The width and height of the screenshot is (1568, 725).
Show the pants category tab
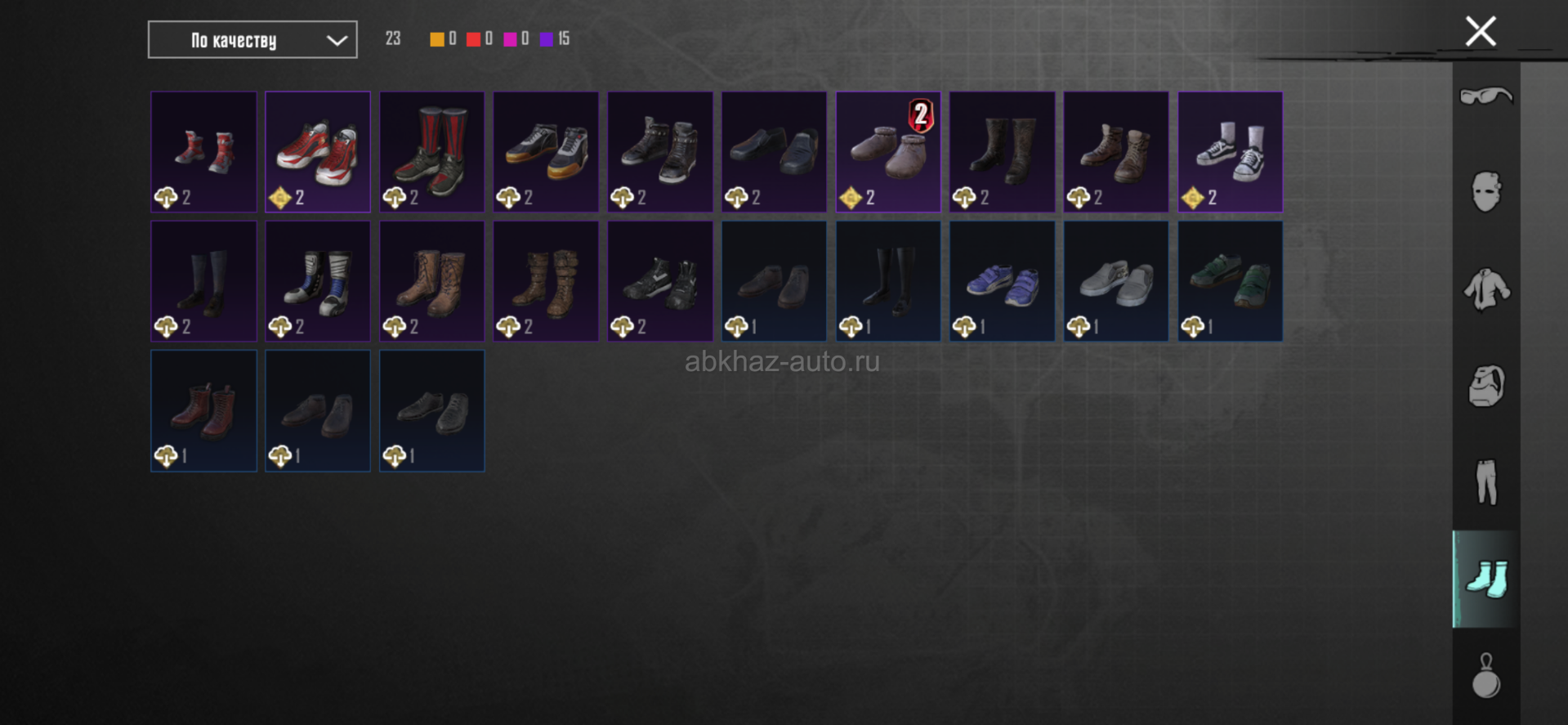click(1485, 482)
